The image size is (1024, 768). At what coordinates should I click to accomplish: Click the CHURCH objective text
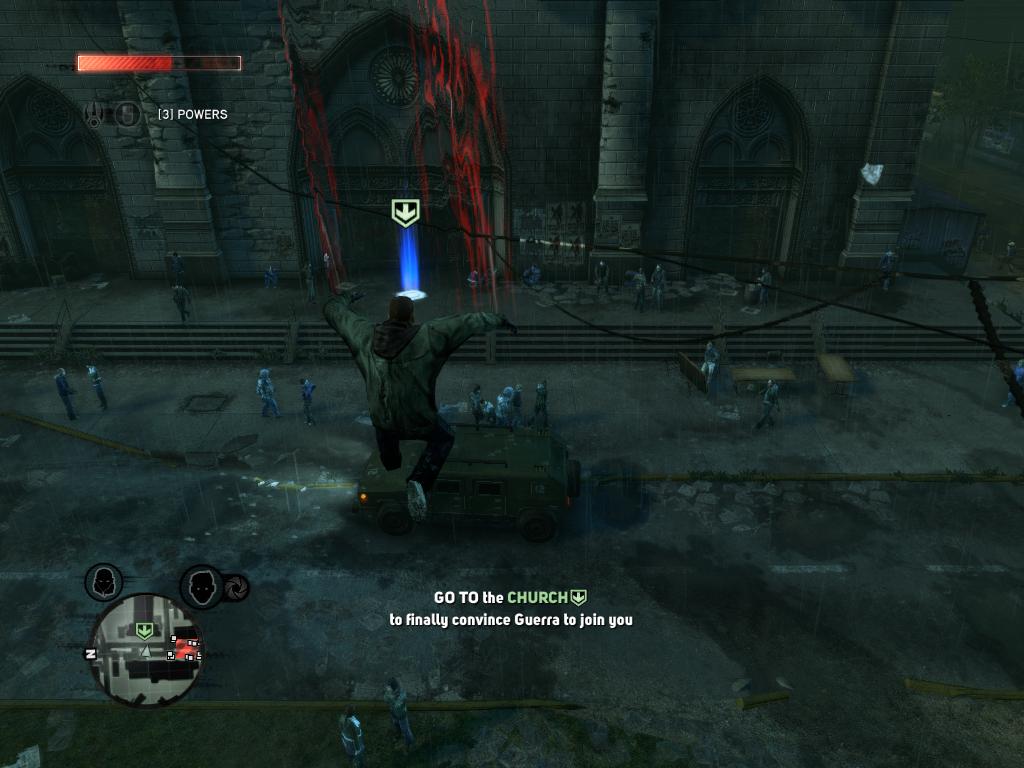(537, 598)
